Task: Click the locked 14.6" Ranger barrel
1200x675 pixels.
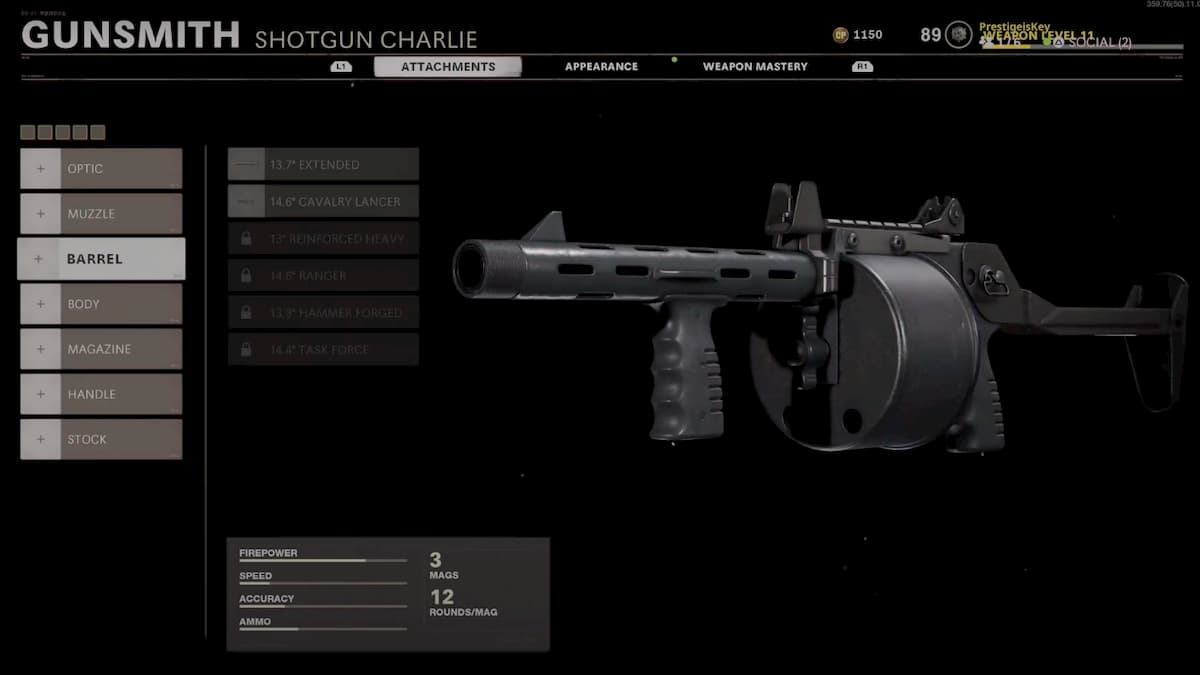Action: [323, 275]
